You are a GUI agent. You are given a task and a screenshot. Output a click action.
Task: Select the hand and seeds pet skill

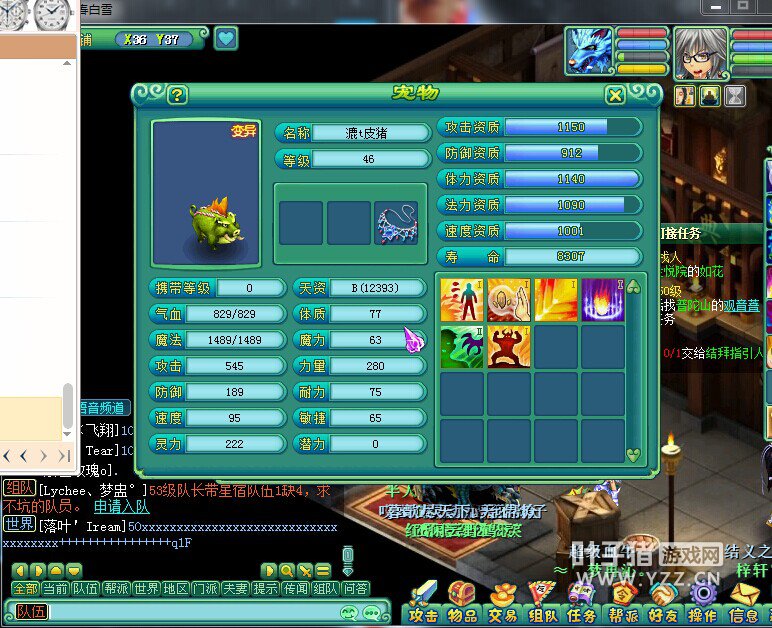click(x=509, y=299)
